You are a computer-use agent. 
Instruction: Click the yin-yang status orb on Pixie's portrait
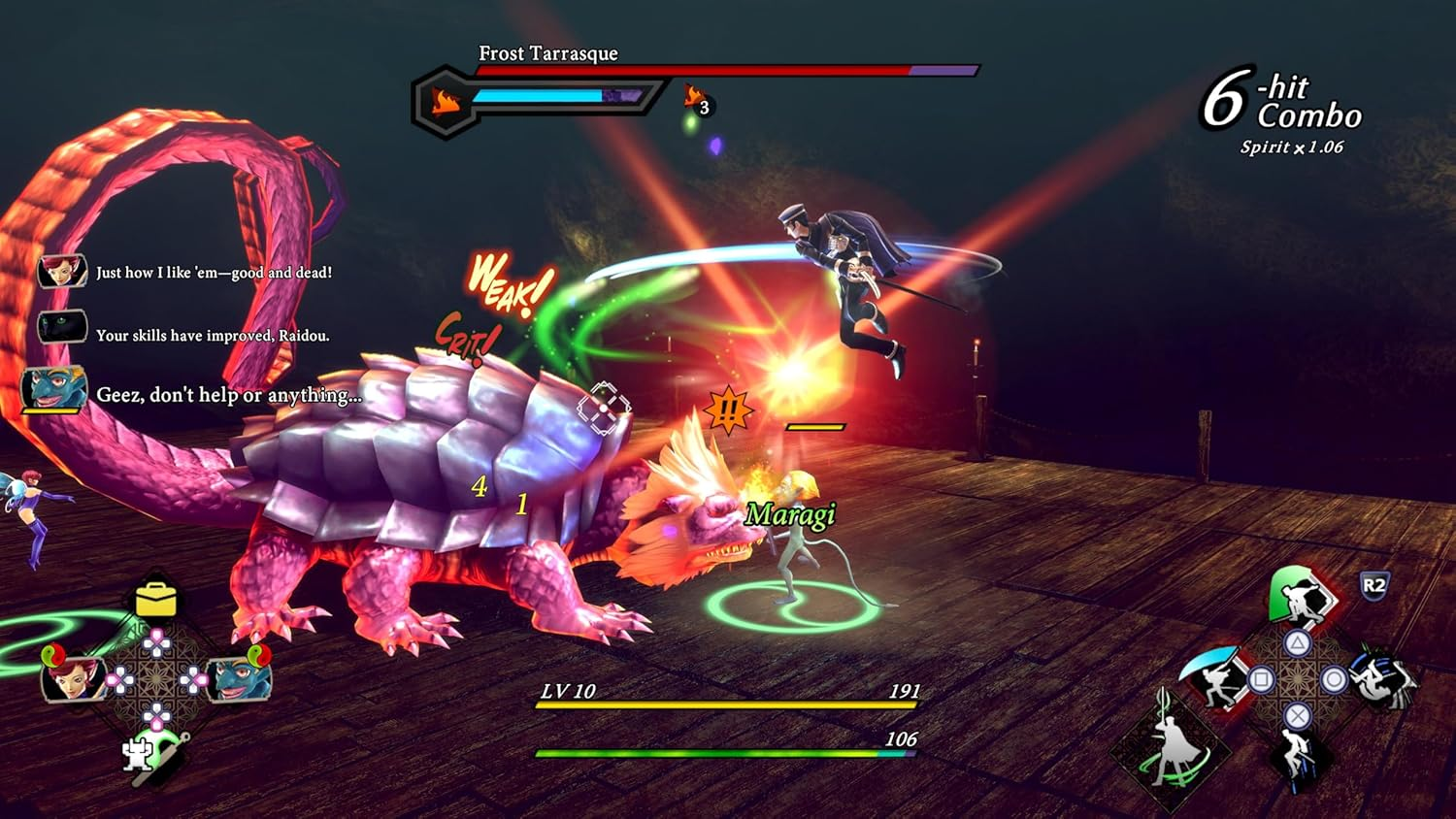click(x=53, y=654)
